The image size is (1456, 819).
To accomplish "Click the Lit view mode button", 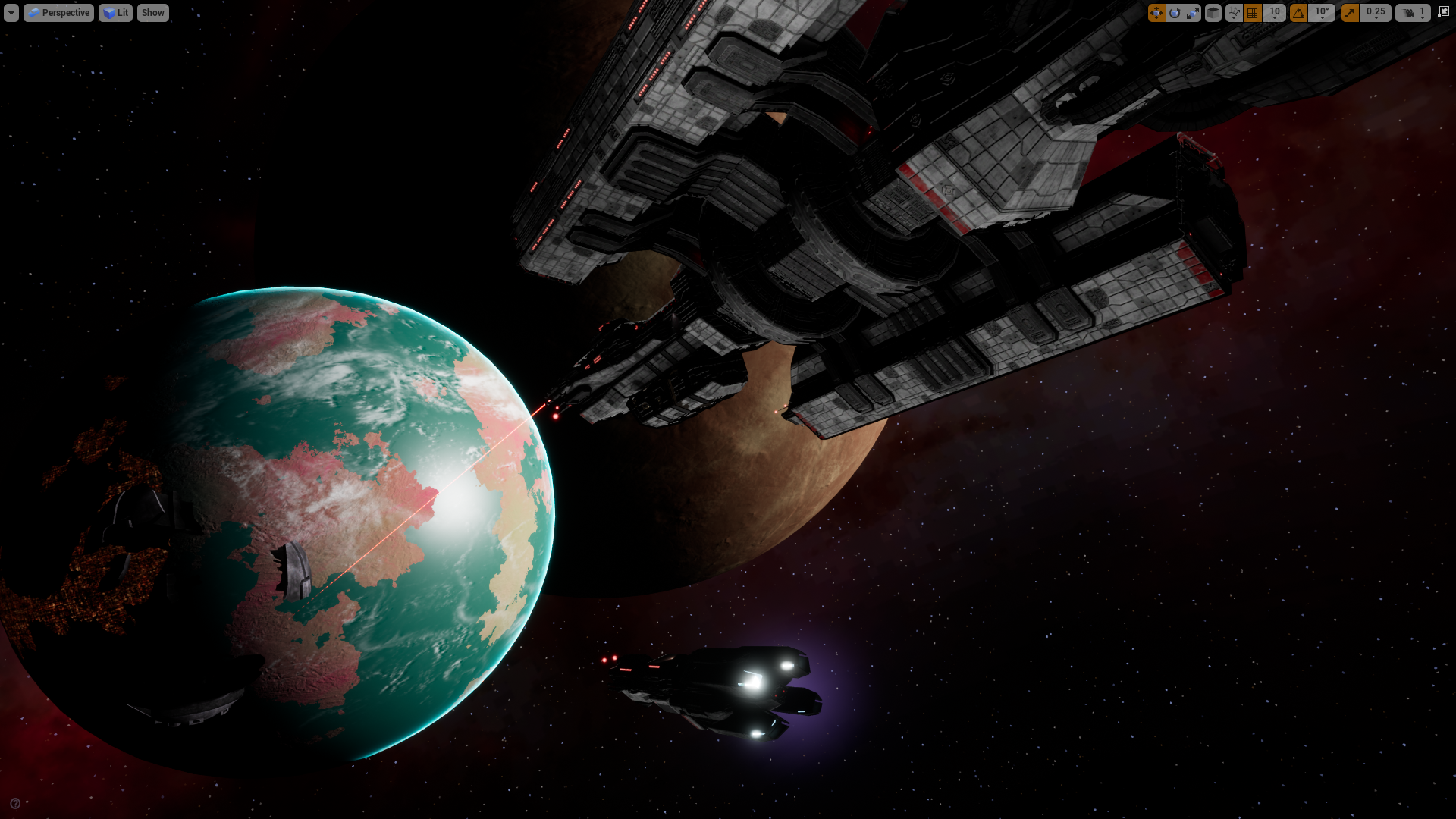I will coord(115,12).
